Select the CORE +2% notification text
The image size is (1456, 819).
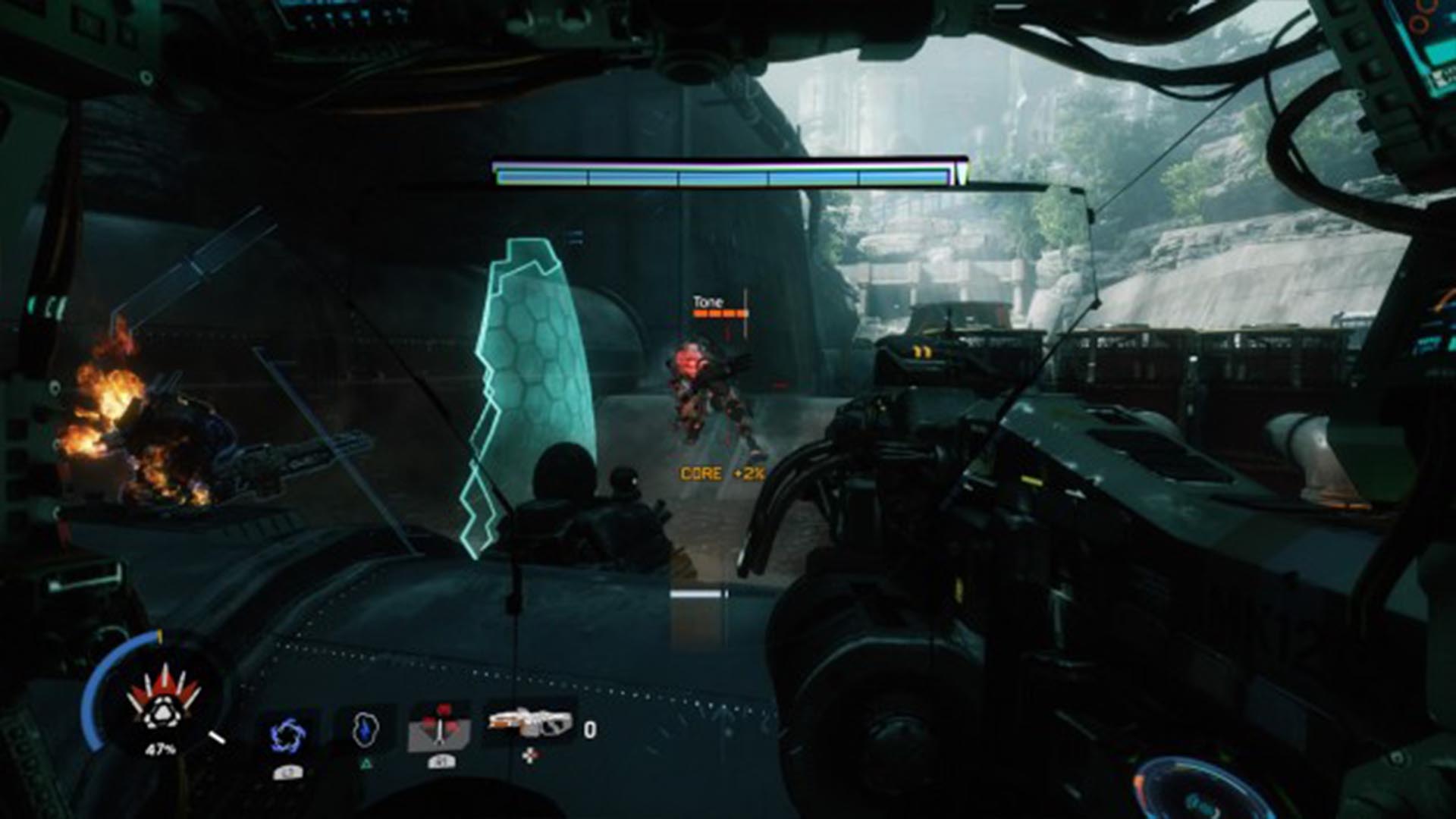click(720, 473)
